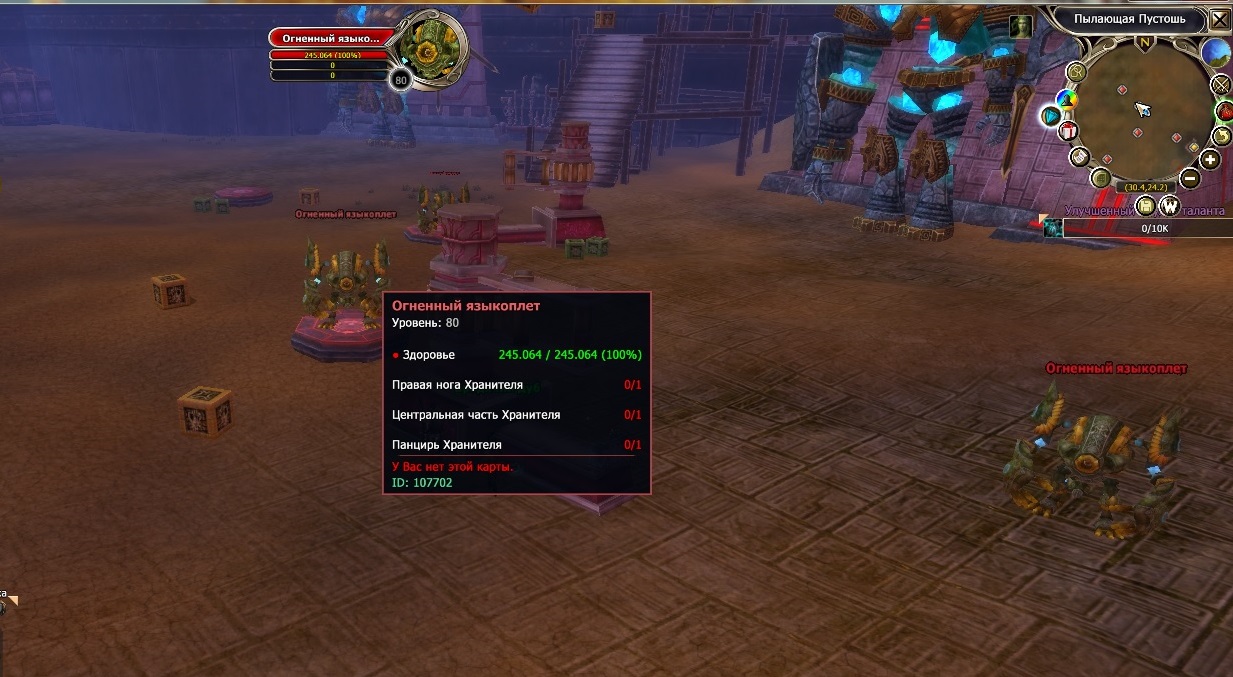Click the floppy disk save icon
The width and height of the screenshot is (1233, 677).
pos(1146,205)
